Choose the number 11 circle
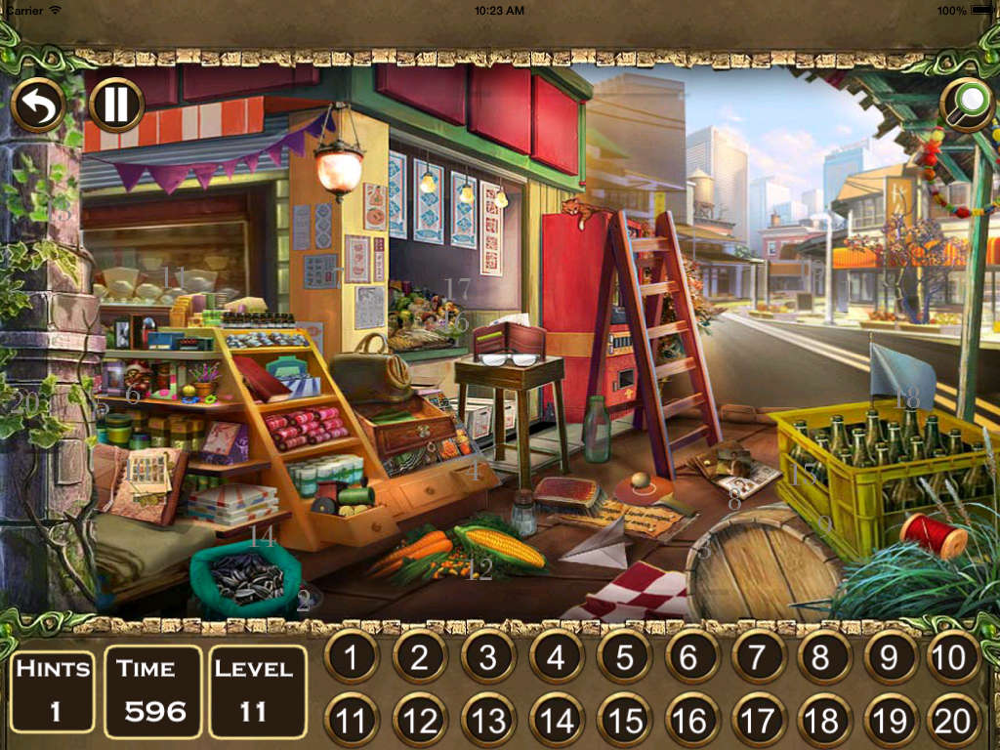The height and width of the screenshot is (750, 1000). coord(352,718)
